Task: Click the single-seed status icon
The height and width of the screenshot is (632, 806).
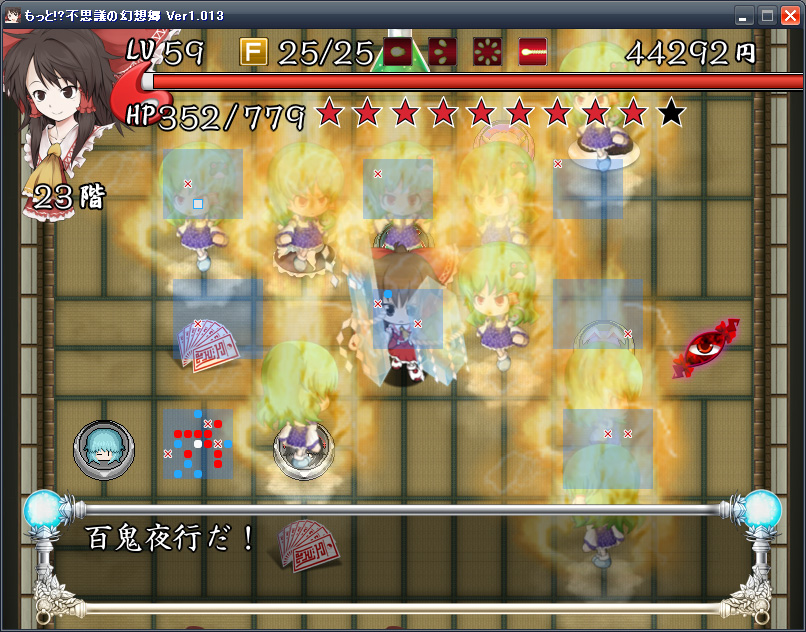Action: click(398, 51)
